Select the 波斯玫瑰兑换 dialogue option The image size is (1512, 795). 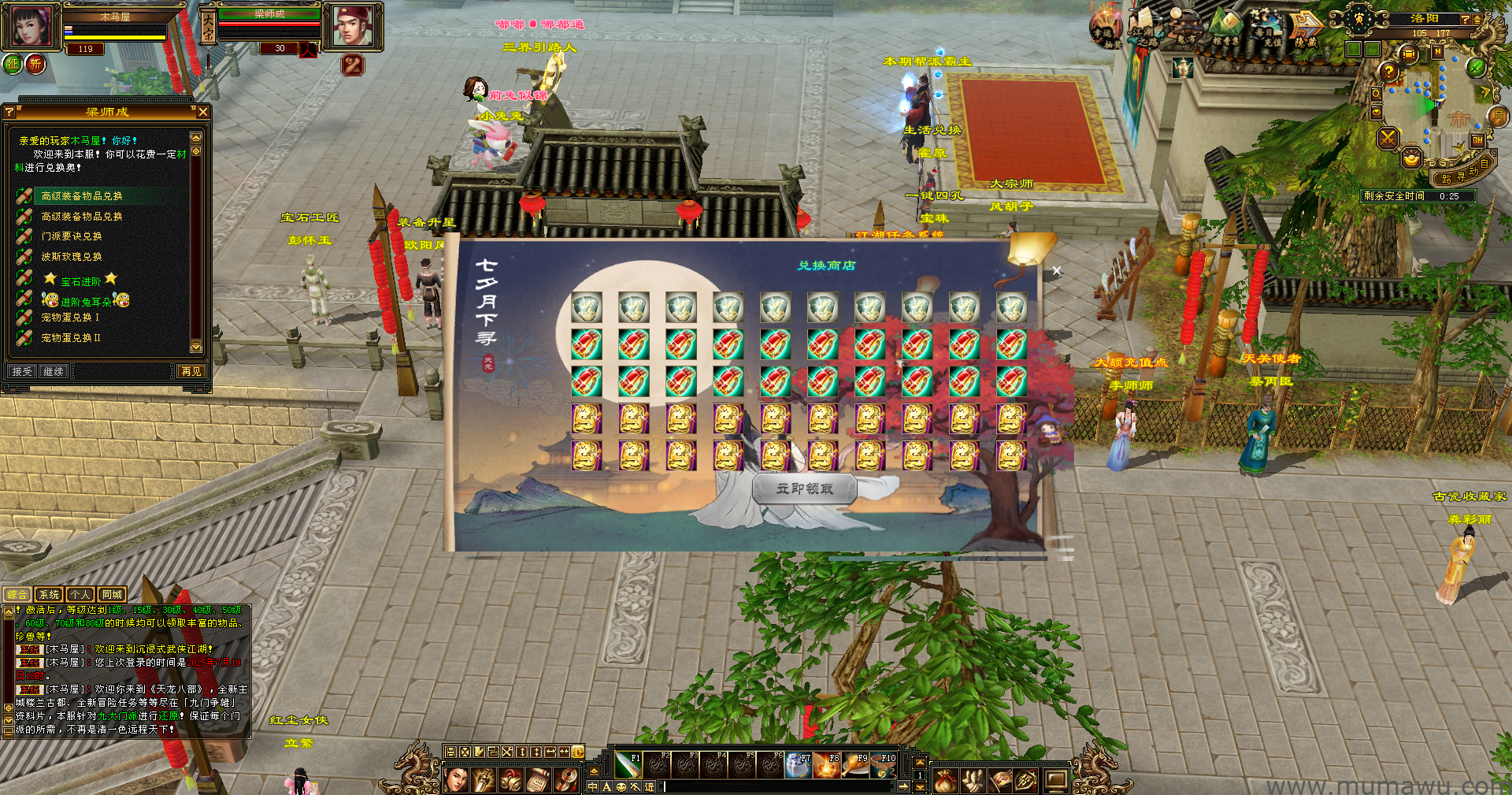coord(72,257)
